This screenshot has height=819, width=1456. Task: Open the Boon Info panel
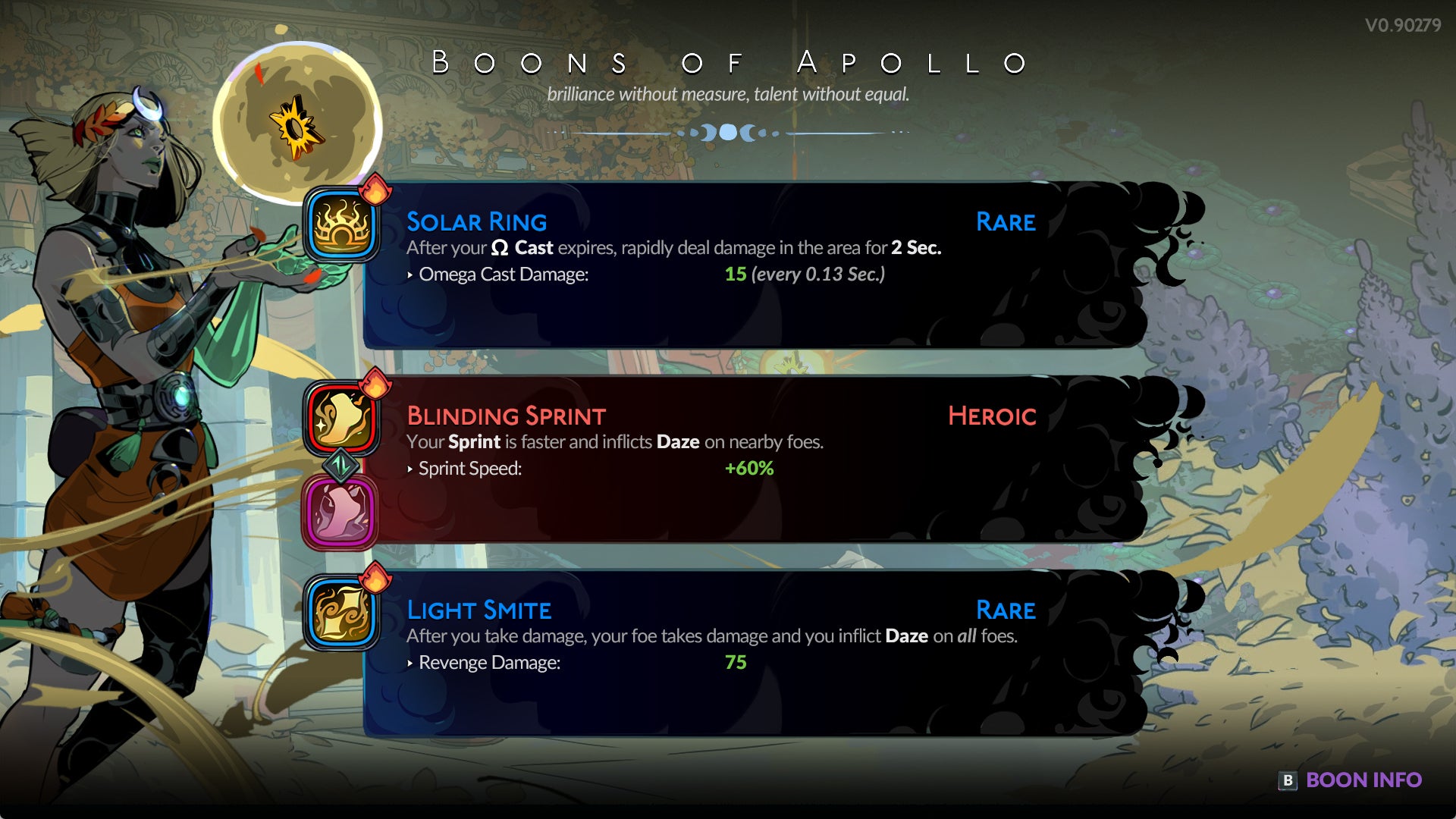1352,780
